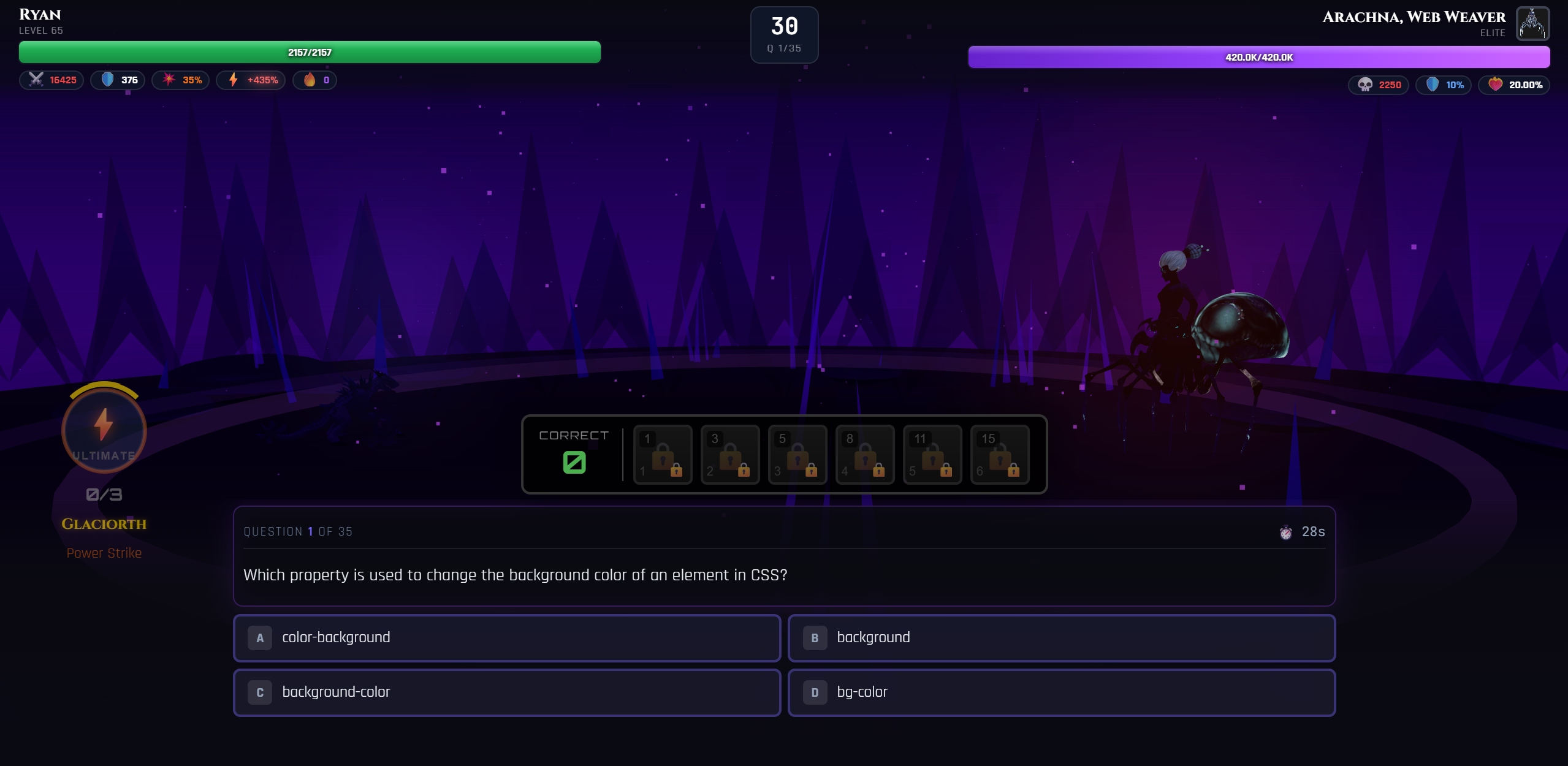Click the crit burst icon showing 35%
Viewport: 1568px width, 766px height.
(181, 80)
